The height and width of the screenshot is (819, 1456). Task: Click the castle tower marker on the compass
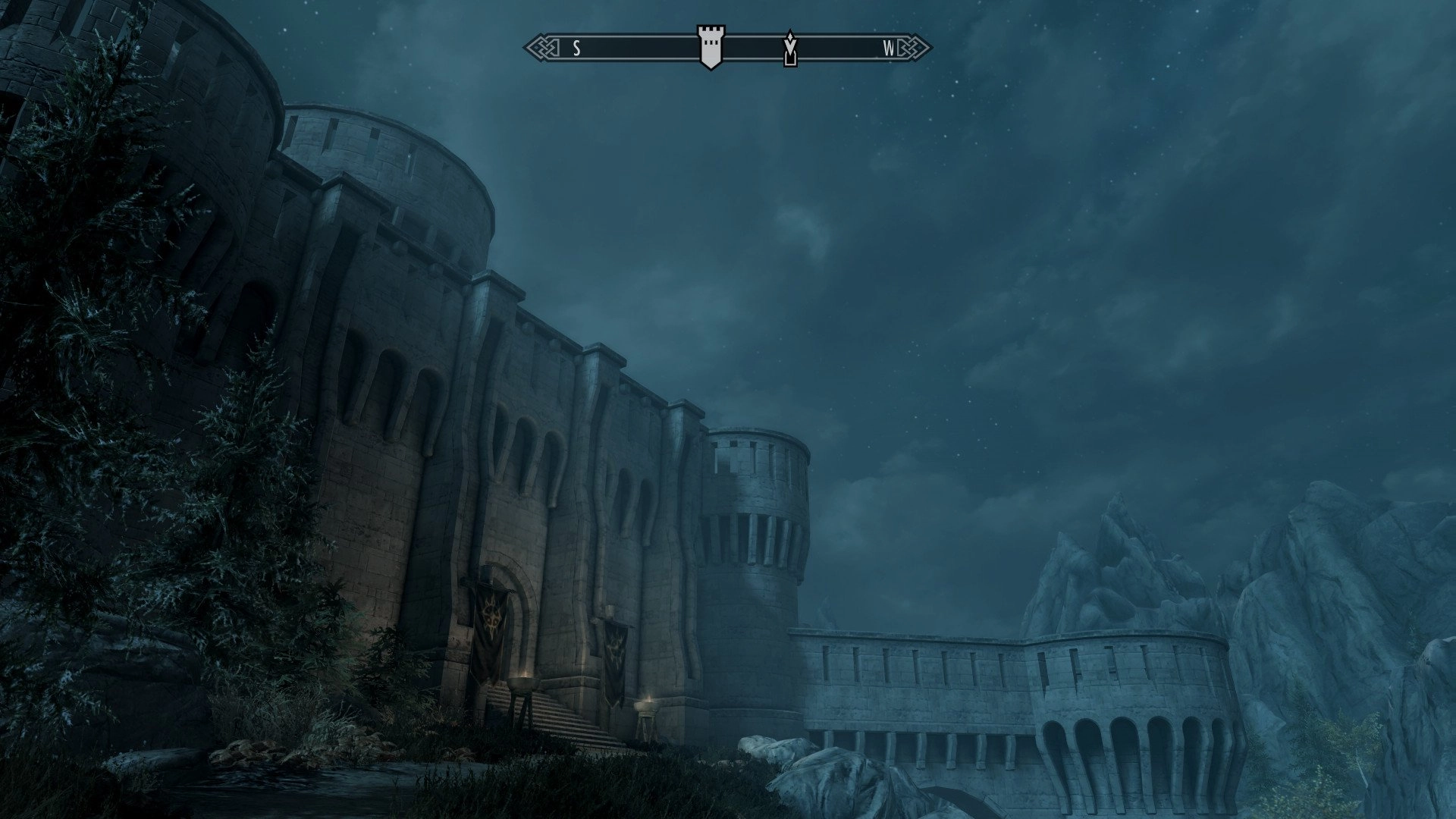coord(711,47)
